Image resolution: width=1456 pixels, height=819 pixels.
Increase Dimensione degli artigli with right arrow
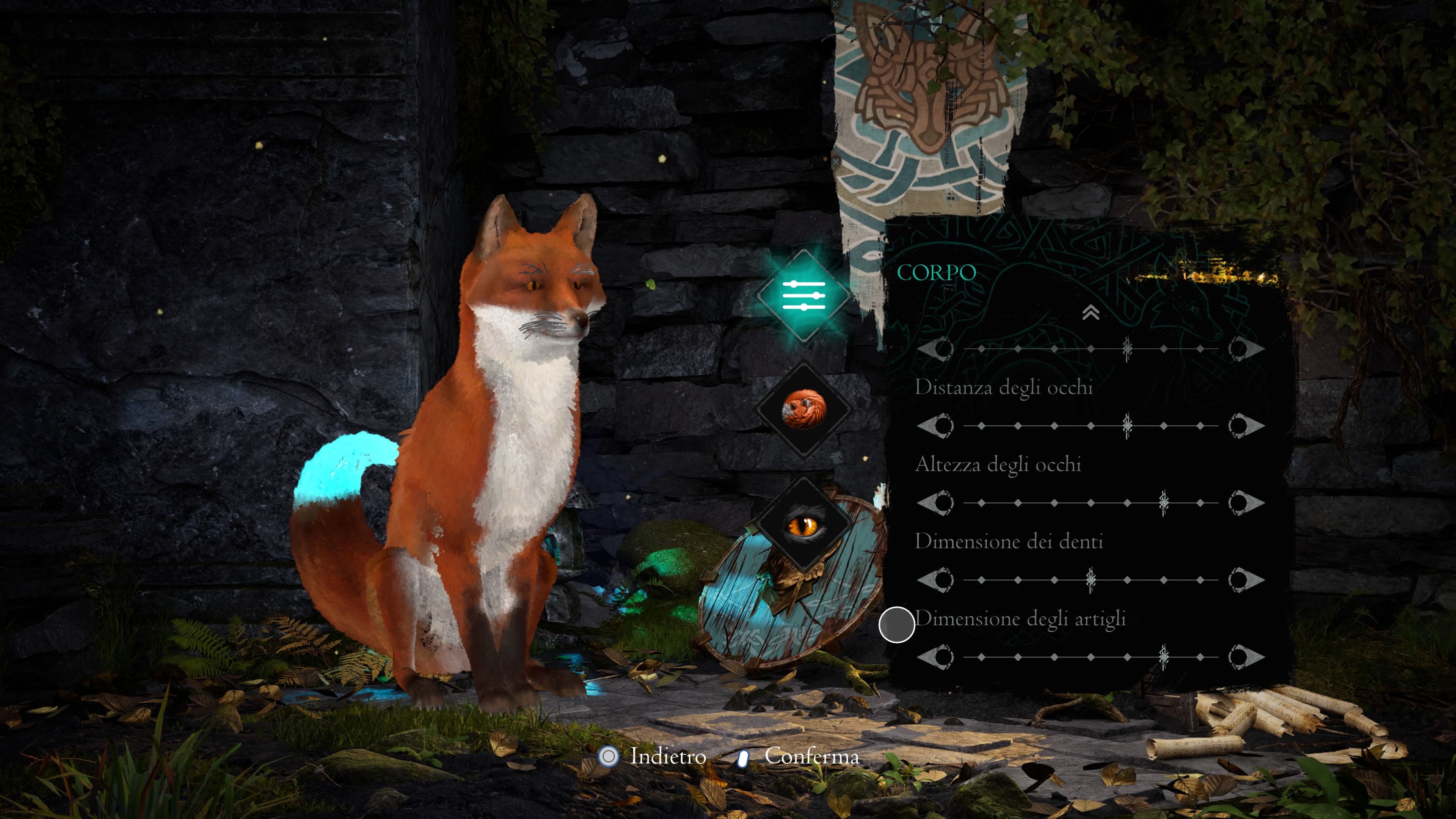1246,657
